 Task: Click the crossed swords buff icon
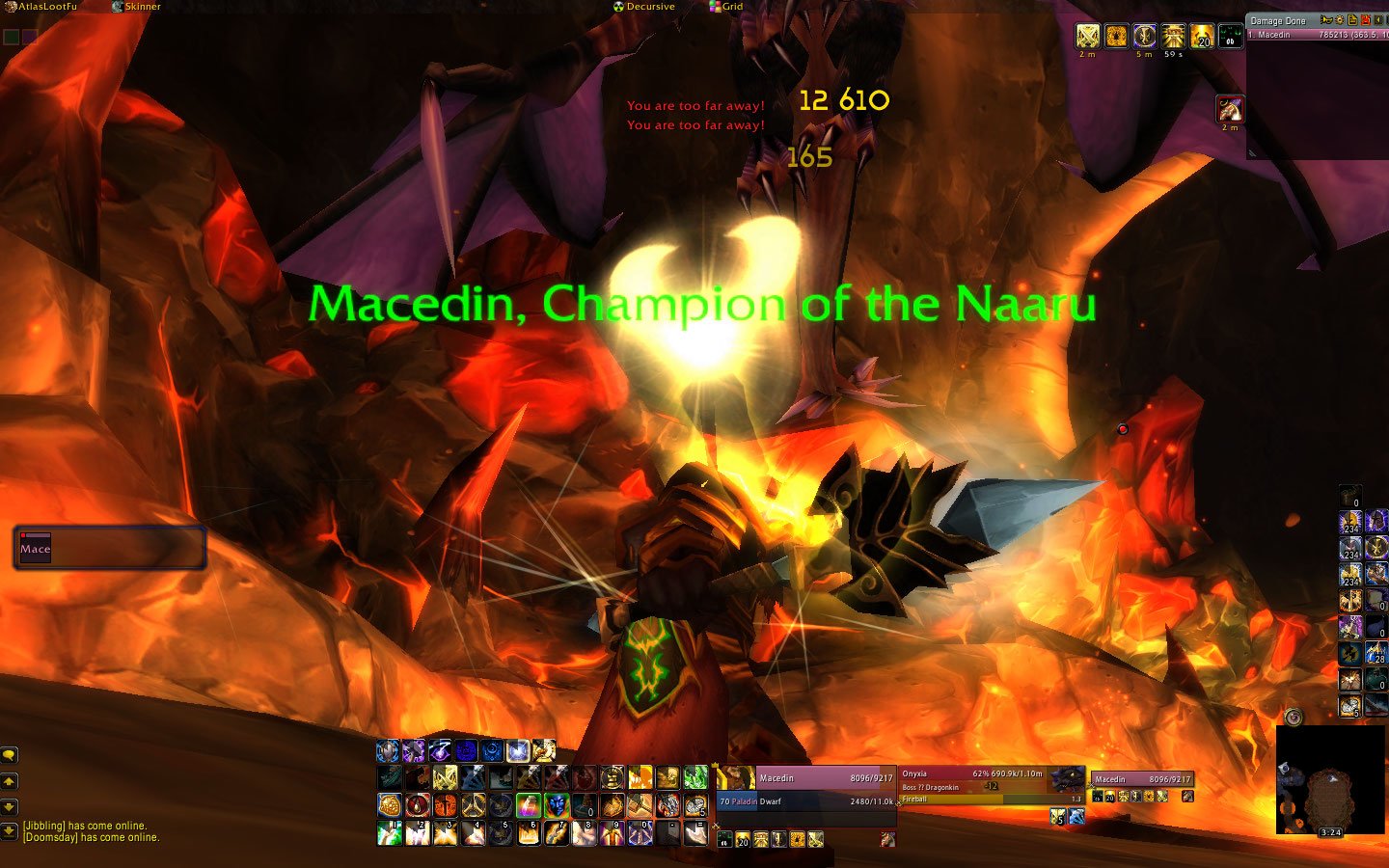click(1088, 37)
